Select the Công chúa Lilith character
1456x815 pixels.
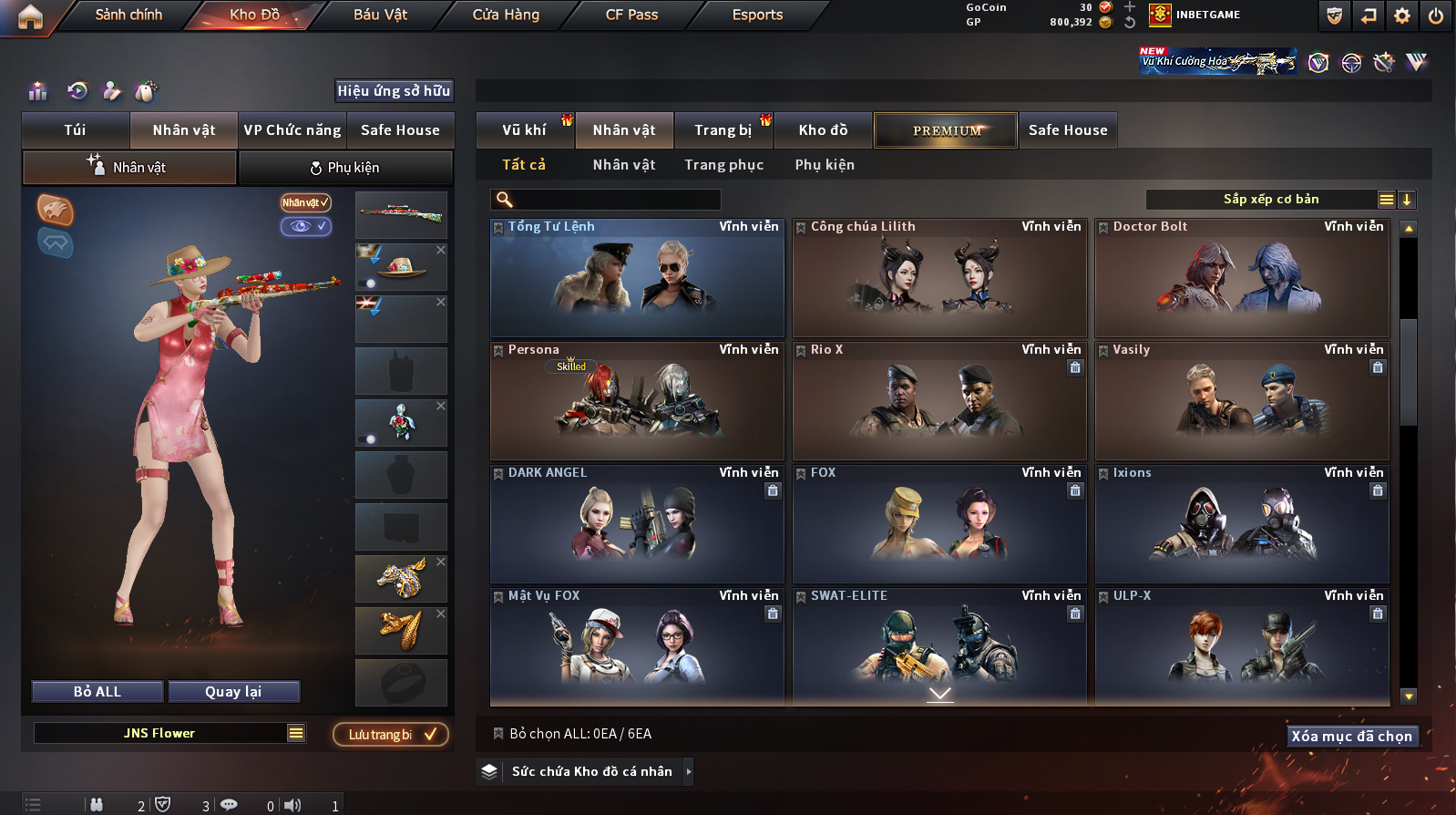click(x=939, y=278)
